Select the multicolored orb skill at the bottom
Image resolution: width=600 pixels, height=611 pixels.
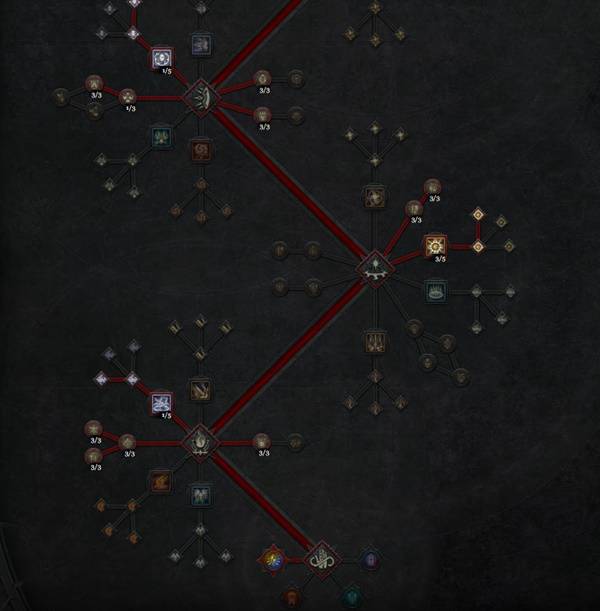coord(271,560)
